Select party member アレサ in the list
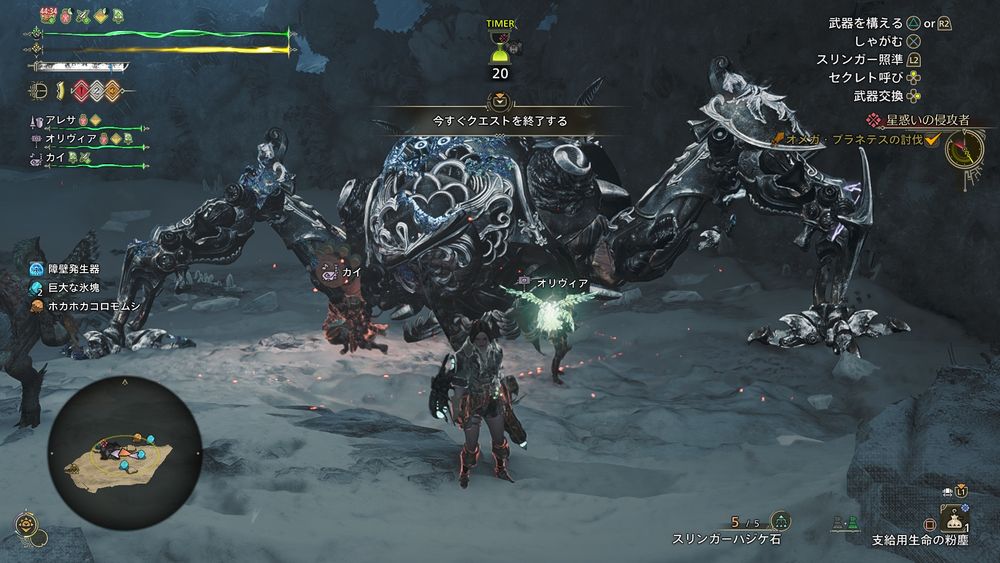This screenshot has height=563, width=1000. pos(61,121)
